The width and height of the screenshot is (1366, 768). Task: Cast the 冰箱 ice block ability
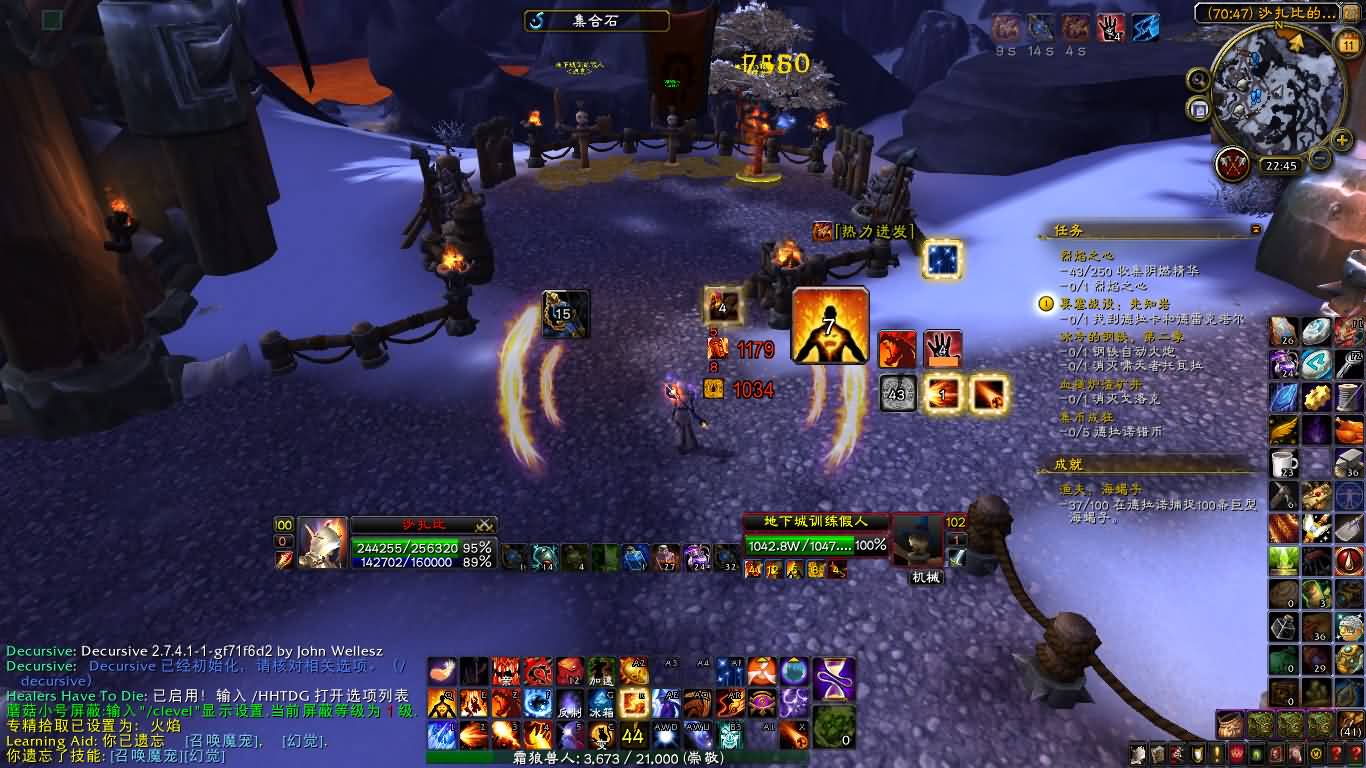(x=602, y=703)
